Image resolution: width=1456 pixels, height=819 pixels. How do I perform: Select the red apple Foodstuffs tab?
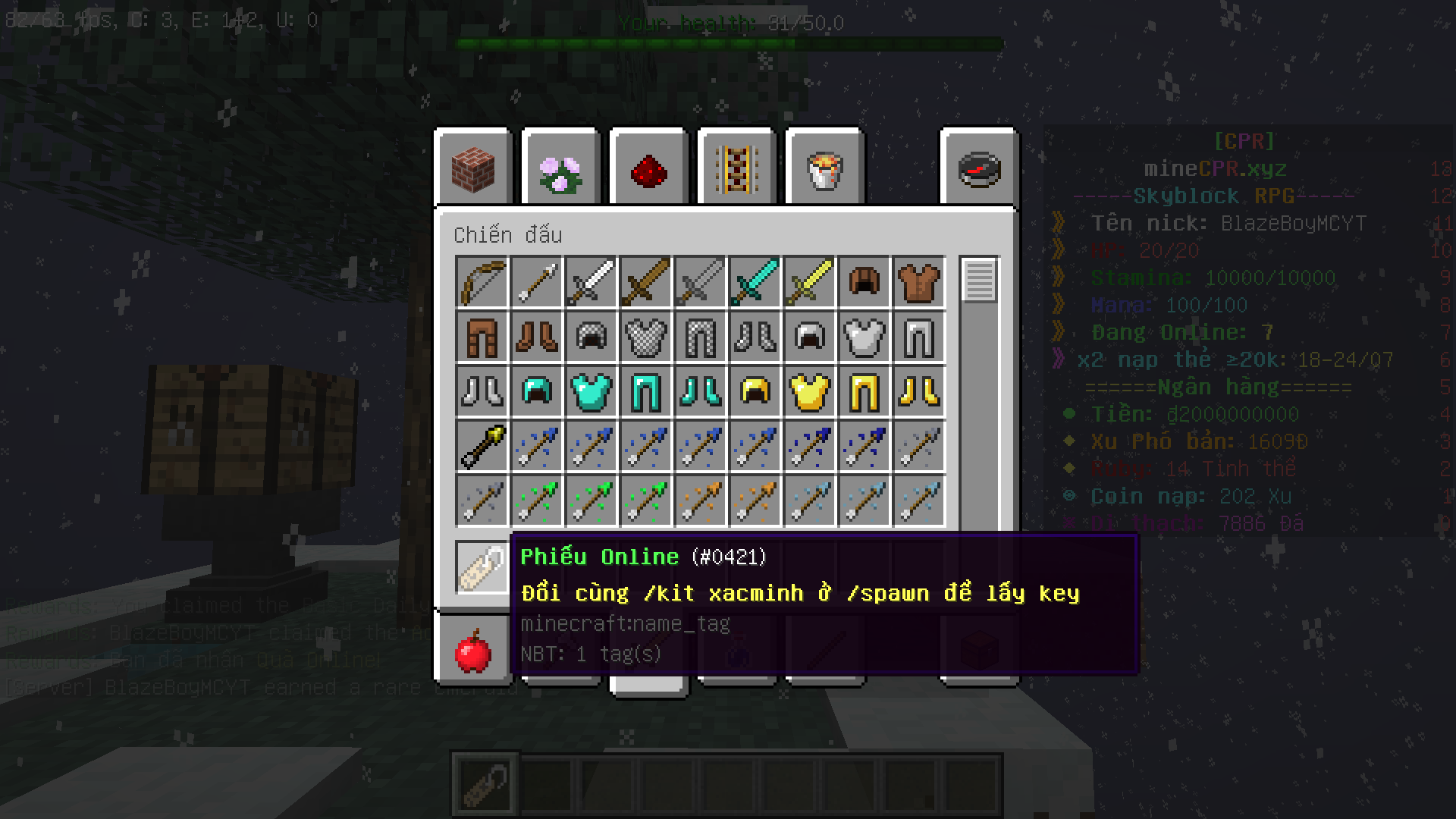tap(473, 651)
